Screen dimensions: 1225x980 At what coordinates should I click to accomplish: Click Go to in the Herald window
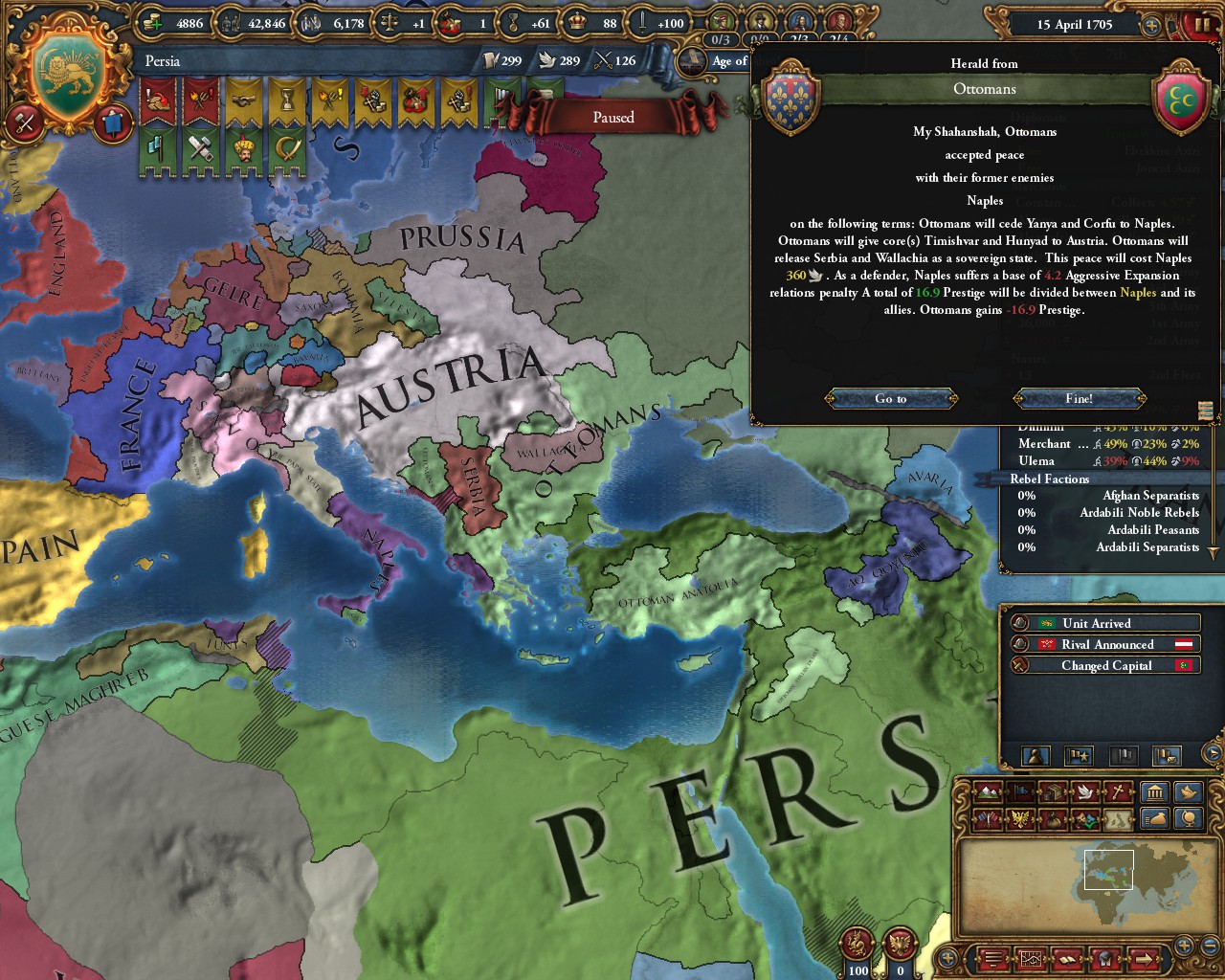(x=889, y=398)
